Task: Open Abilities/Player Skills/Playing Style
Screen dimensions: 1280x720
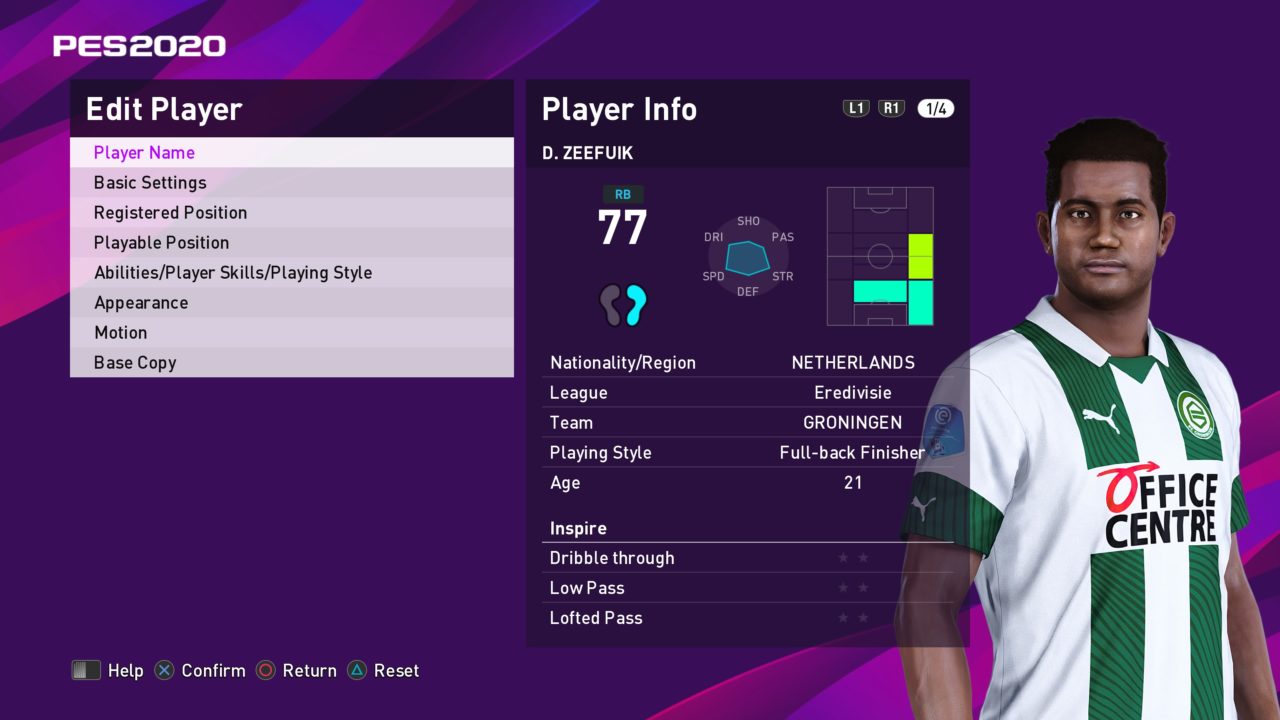Action: point(232,273)
